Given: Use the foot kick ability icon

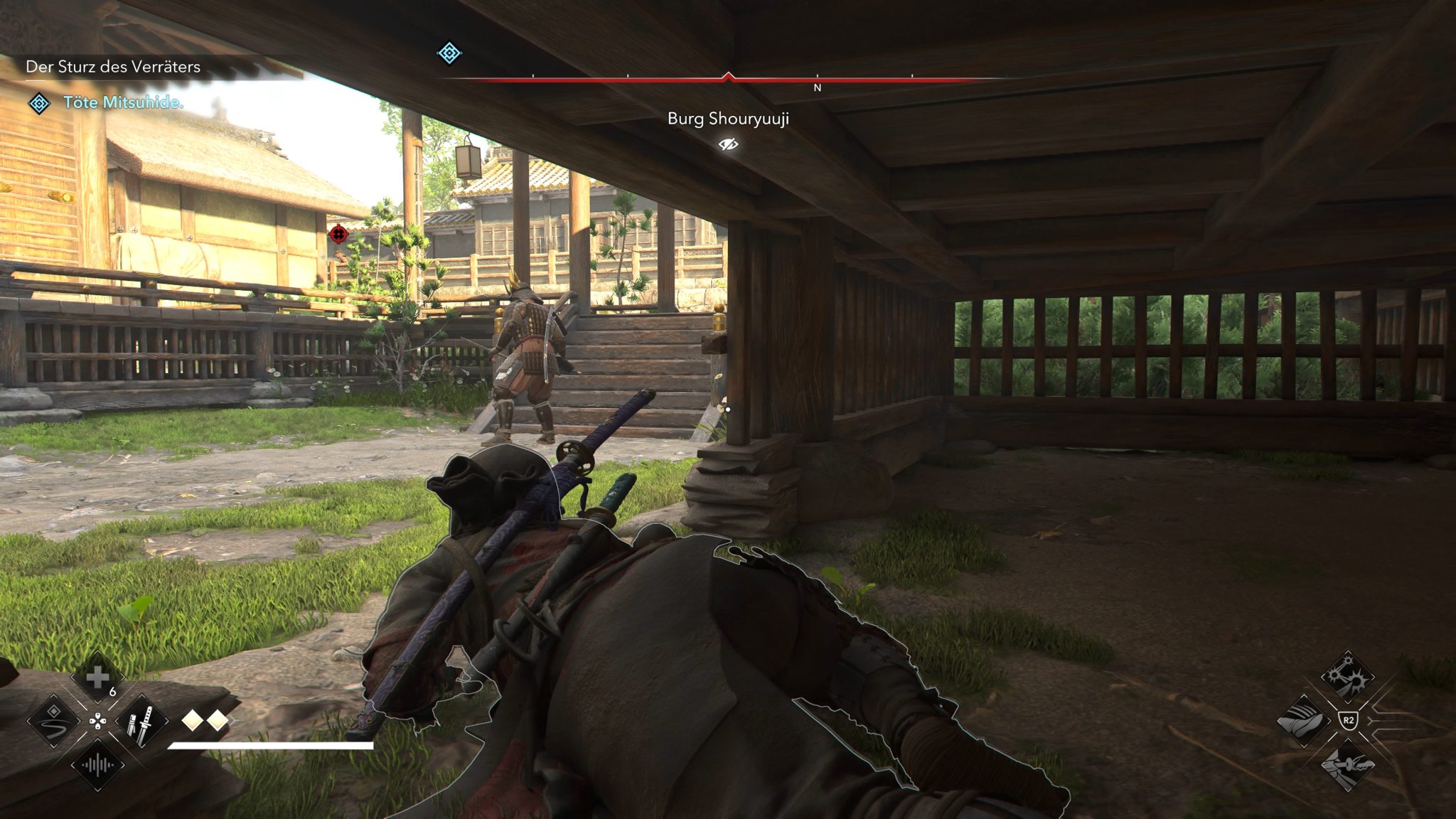Looking at the screenshot, I should (x=1303, y=721).
